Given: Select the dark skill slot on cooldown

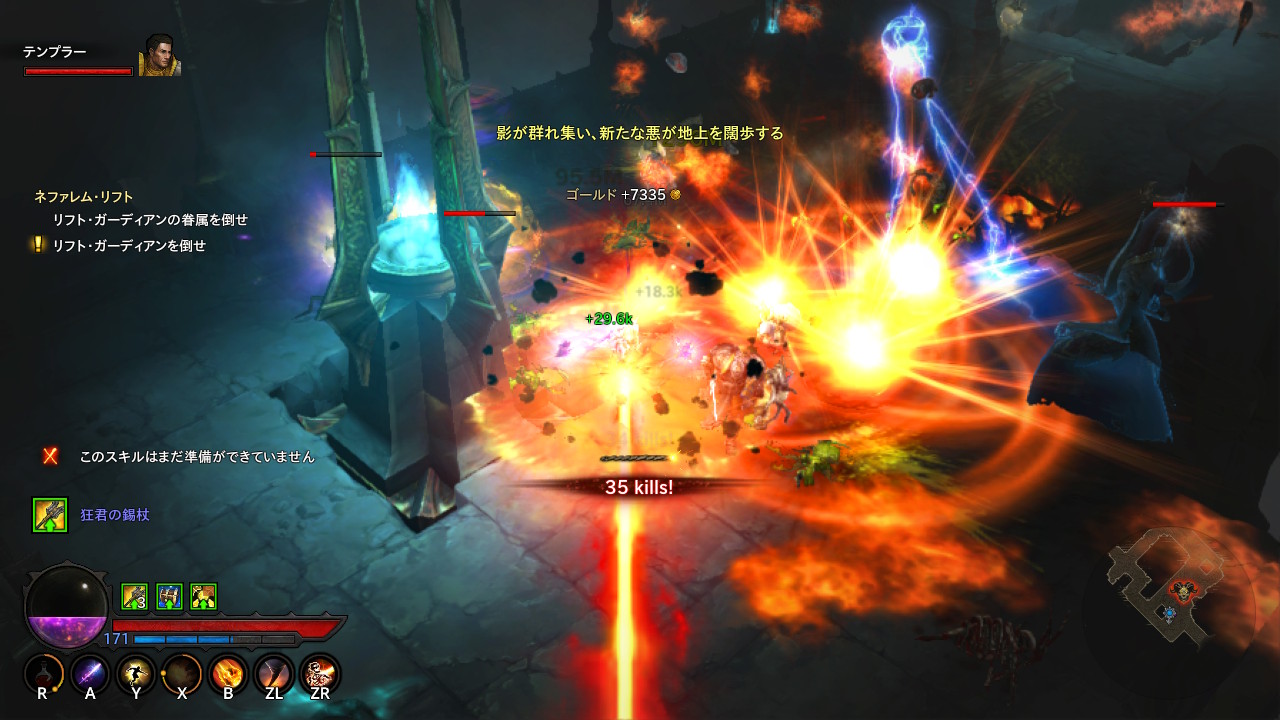Looking at the screenshot, I should [182, 674].
